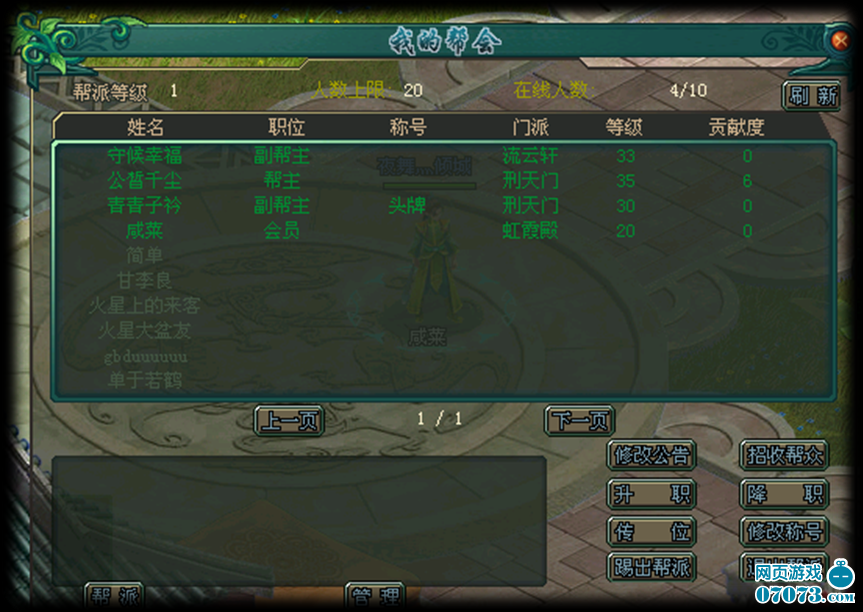Open 修改公告 to edit the announcement
Image resolution: width=863 pixels, height=612 pixels.
coord(651,456)
